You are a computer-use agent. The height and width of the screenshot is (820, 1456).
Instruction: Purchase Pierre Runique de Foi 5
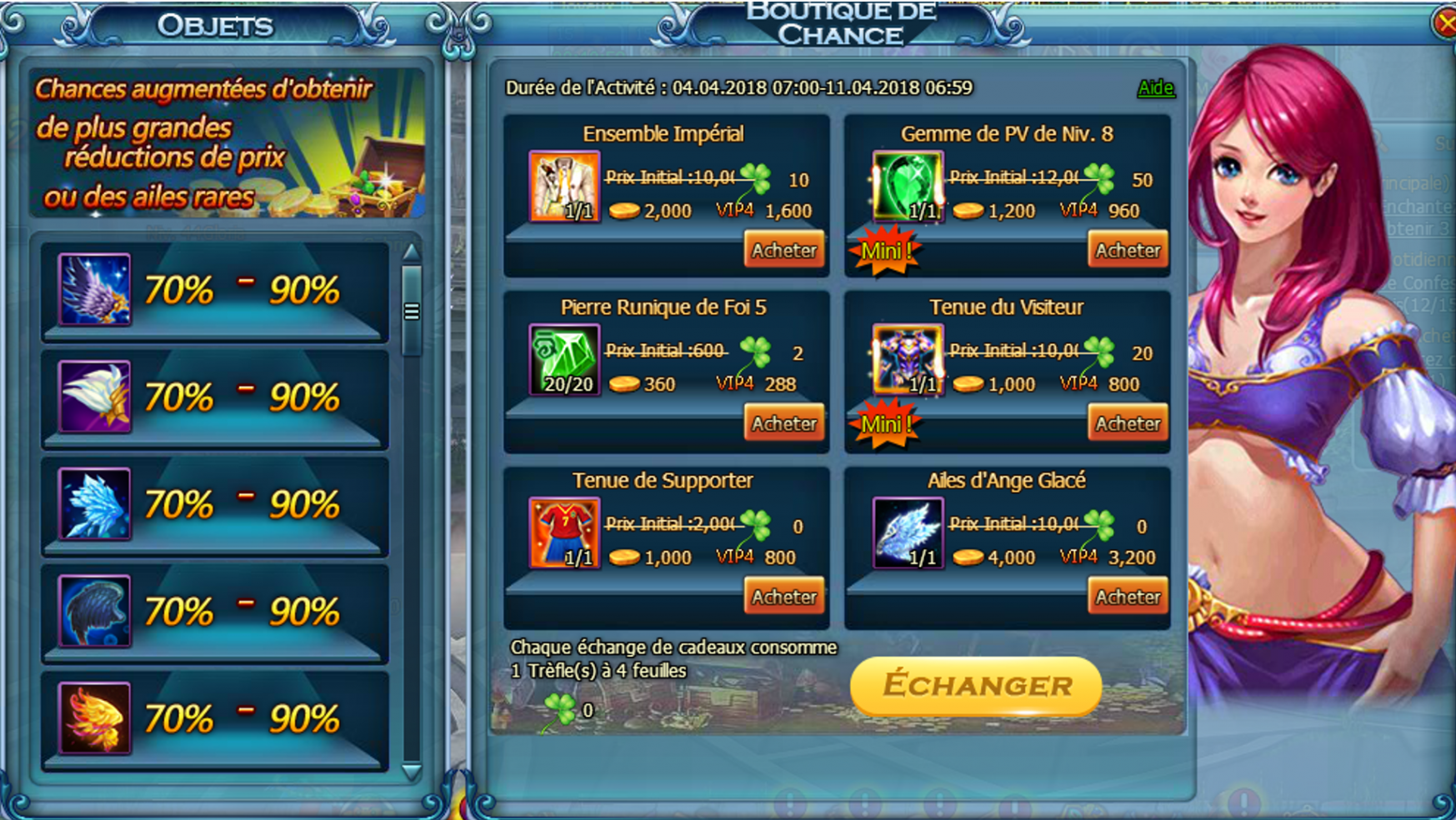(783, 423)
